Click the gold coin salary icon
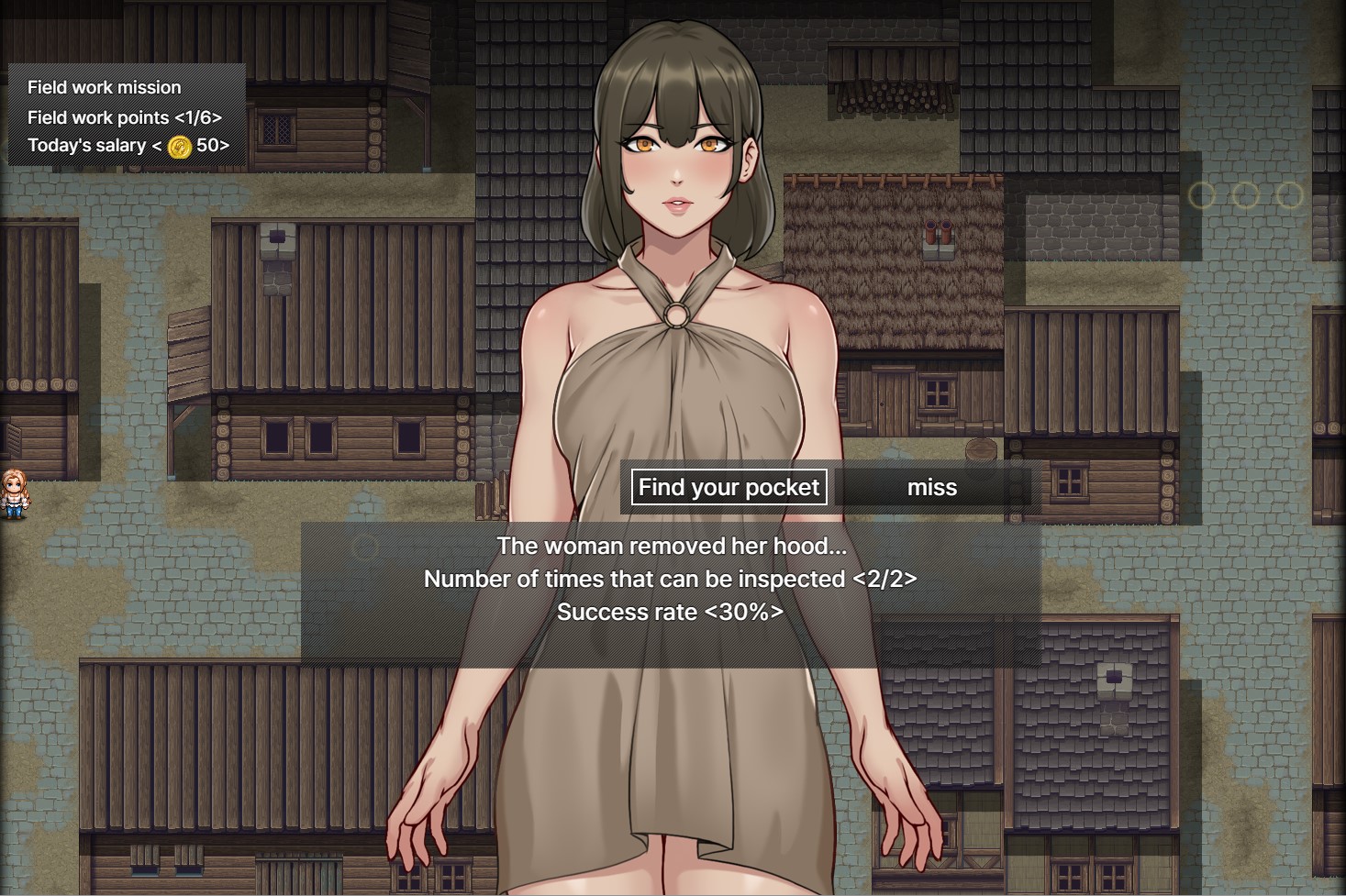This screenshot has height=896, width=1346. pos(178,145)
